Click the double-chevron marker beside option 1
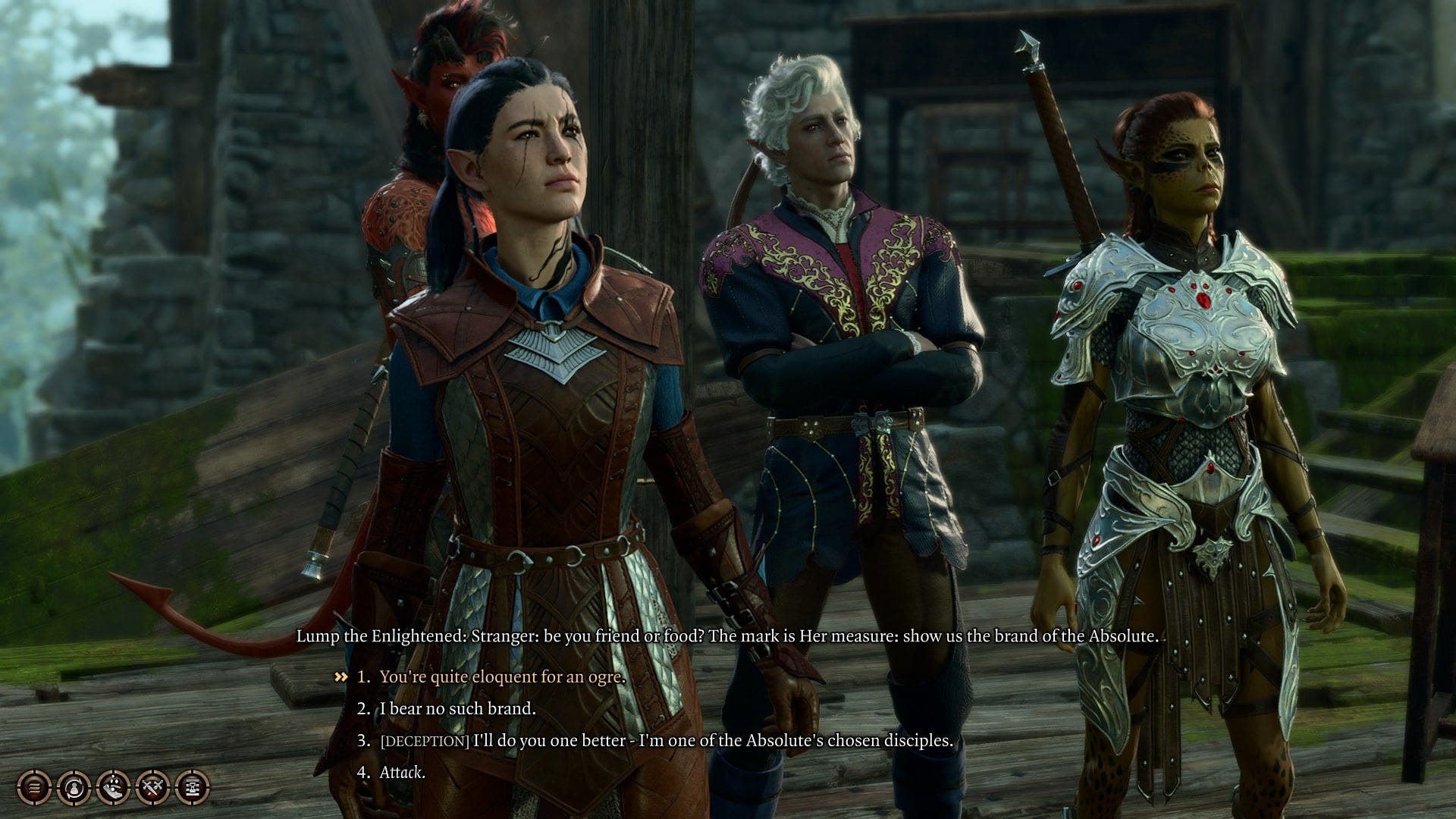This screenshot has width=1456, height=819. pos(340,678)
